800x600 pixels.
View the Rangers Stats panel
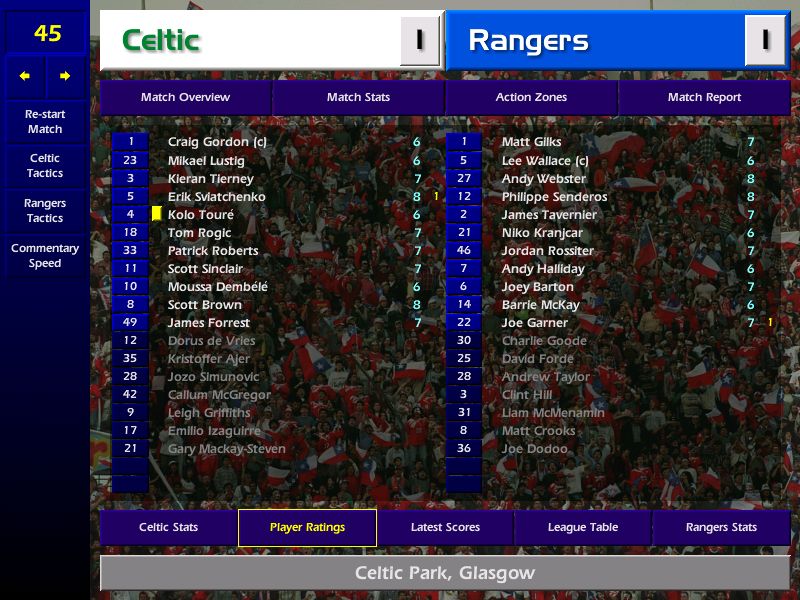[721, 527]
